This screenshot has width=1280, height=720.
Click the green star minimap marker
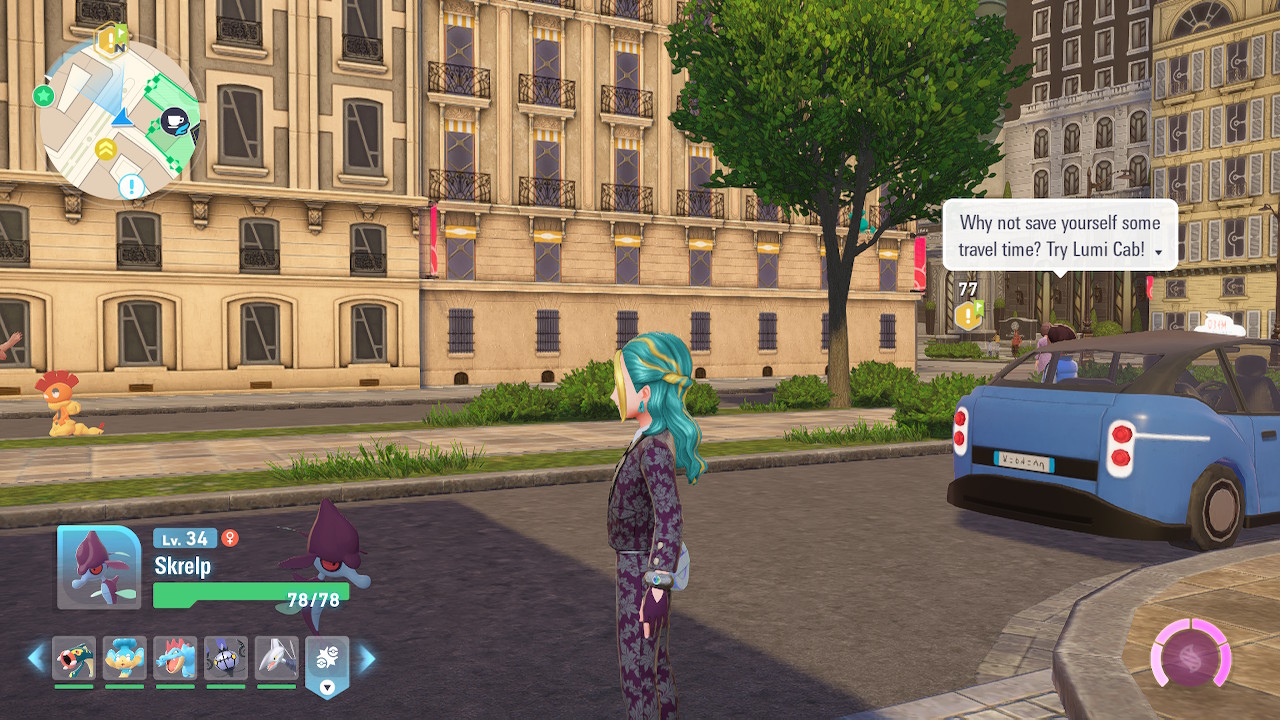pos(43,96)
